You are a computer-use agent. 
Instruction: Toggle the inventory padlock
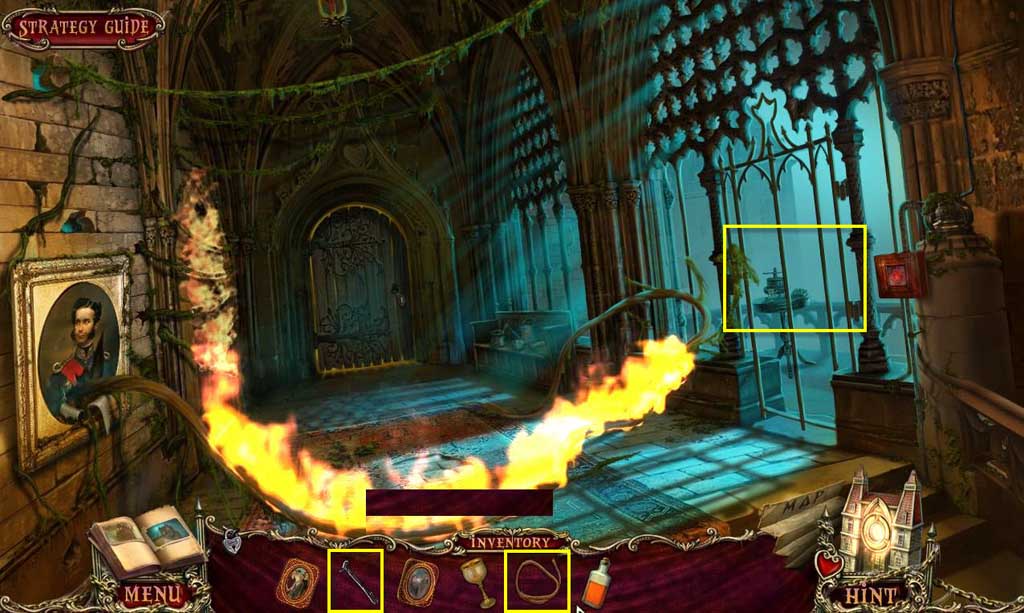[232, 542]
